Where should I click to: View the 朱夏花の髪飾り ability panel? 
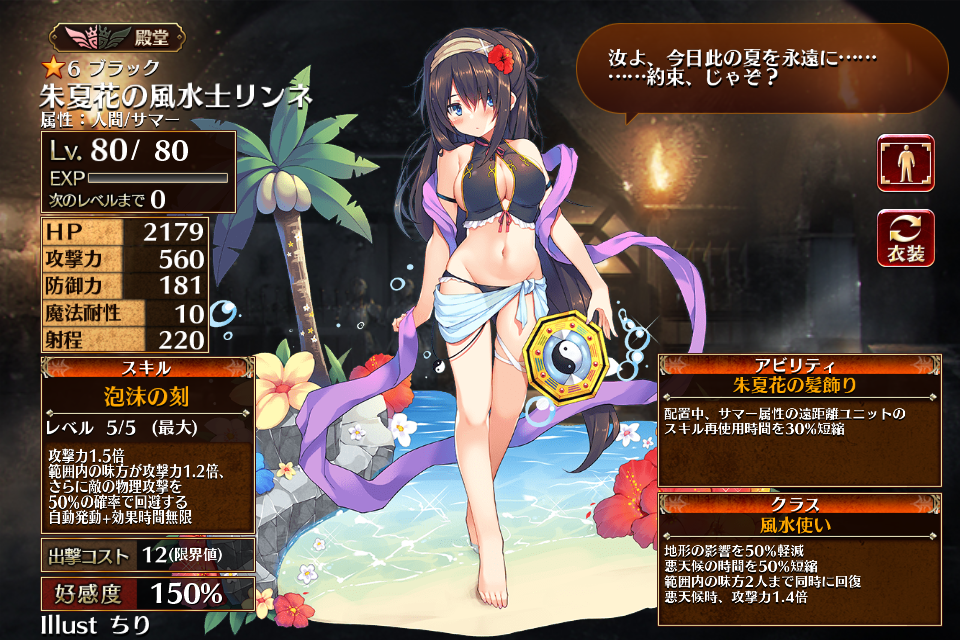[x=798, y=384]
